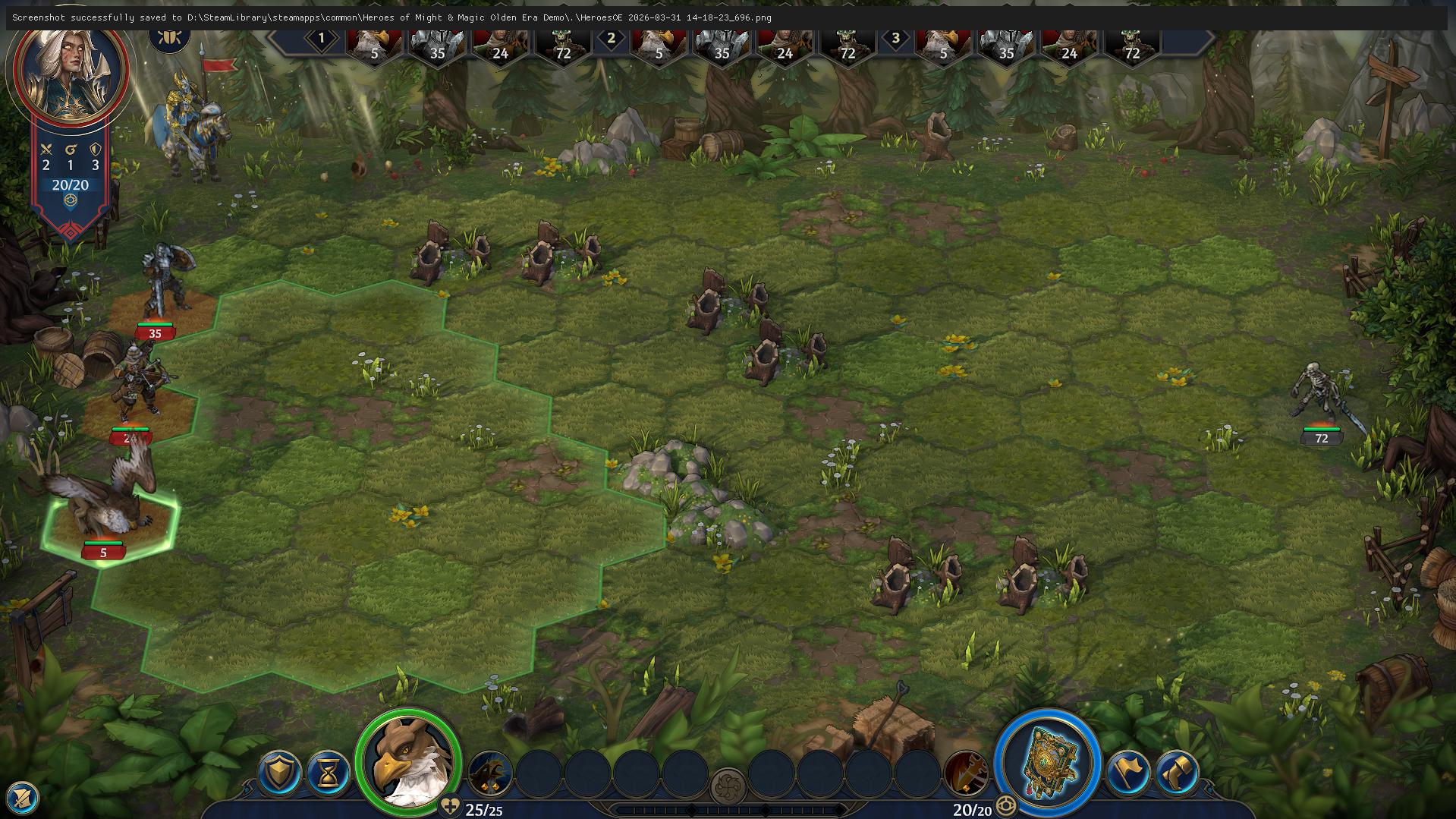The width and height of the screenshot is (1456, 819).
Task: Click the swirl emblem between the ability slots
Action: point(728,786)
